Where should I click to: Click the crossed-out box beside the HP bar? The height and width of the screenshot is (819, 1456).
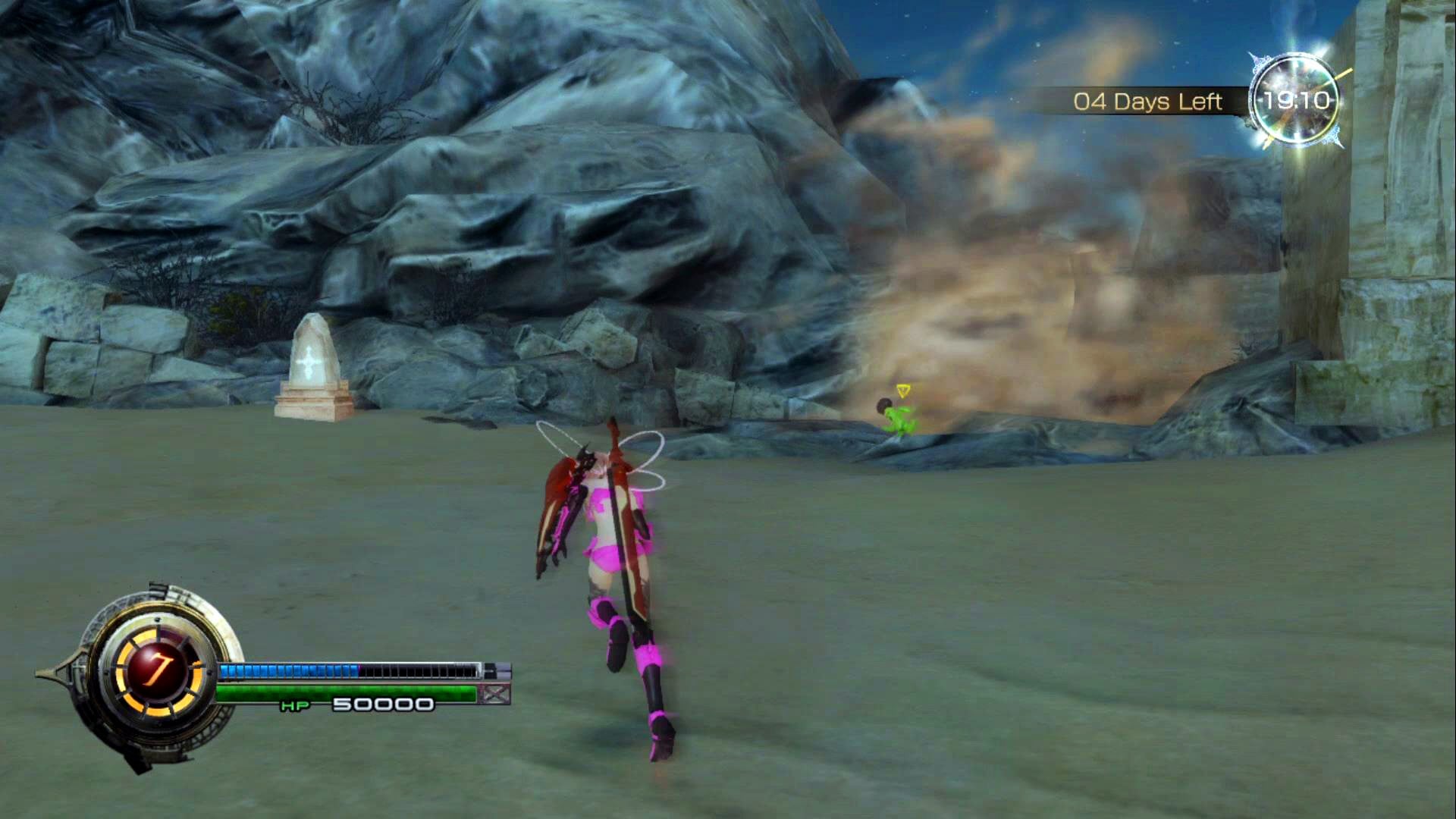point(495,693)
